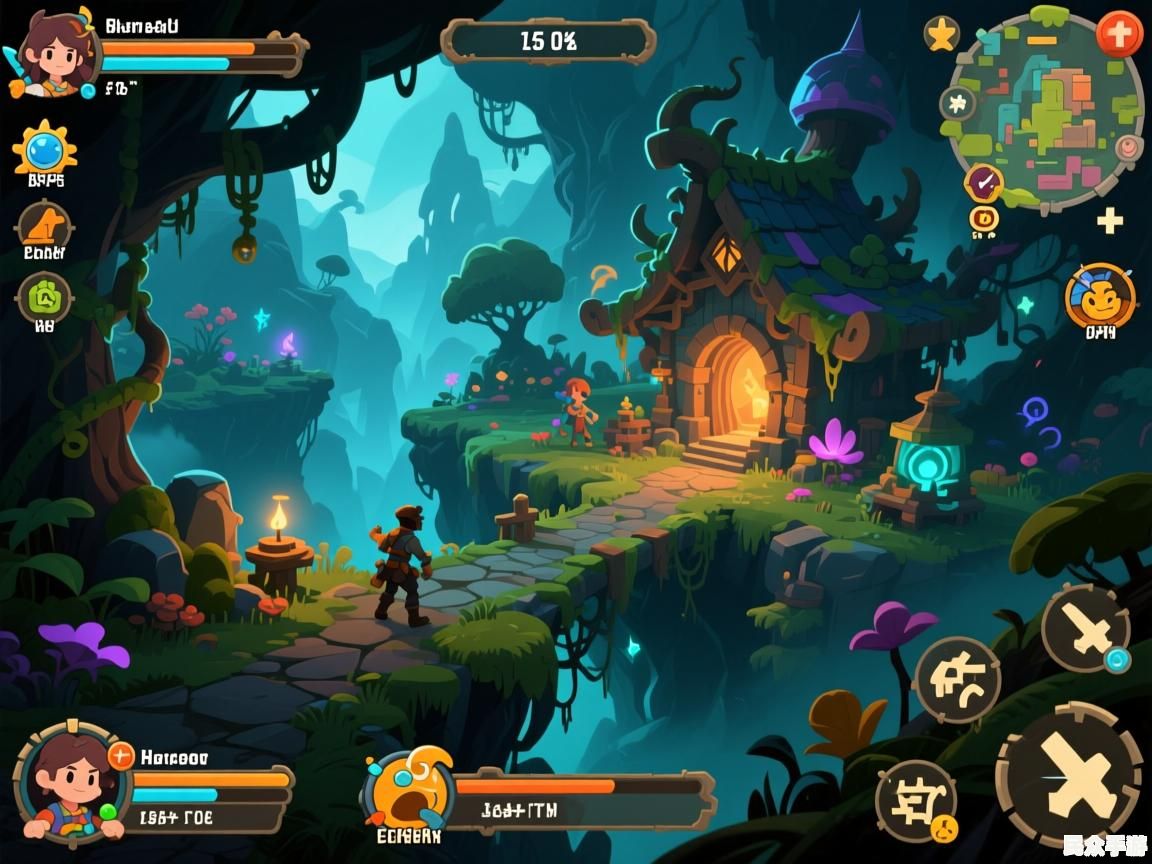The width and height of the screenshot is (1152, 864).
Task: Open the circular minimap
Action: [1045, 107]
